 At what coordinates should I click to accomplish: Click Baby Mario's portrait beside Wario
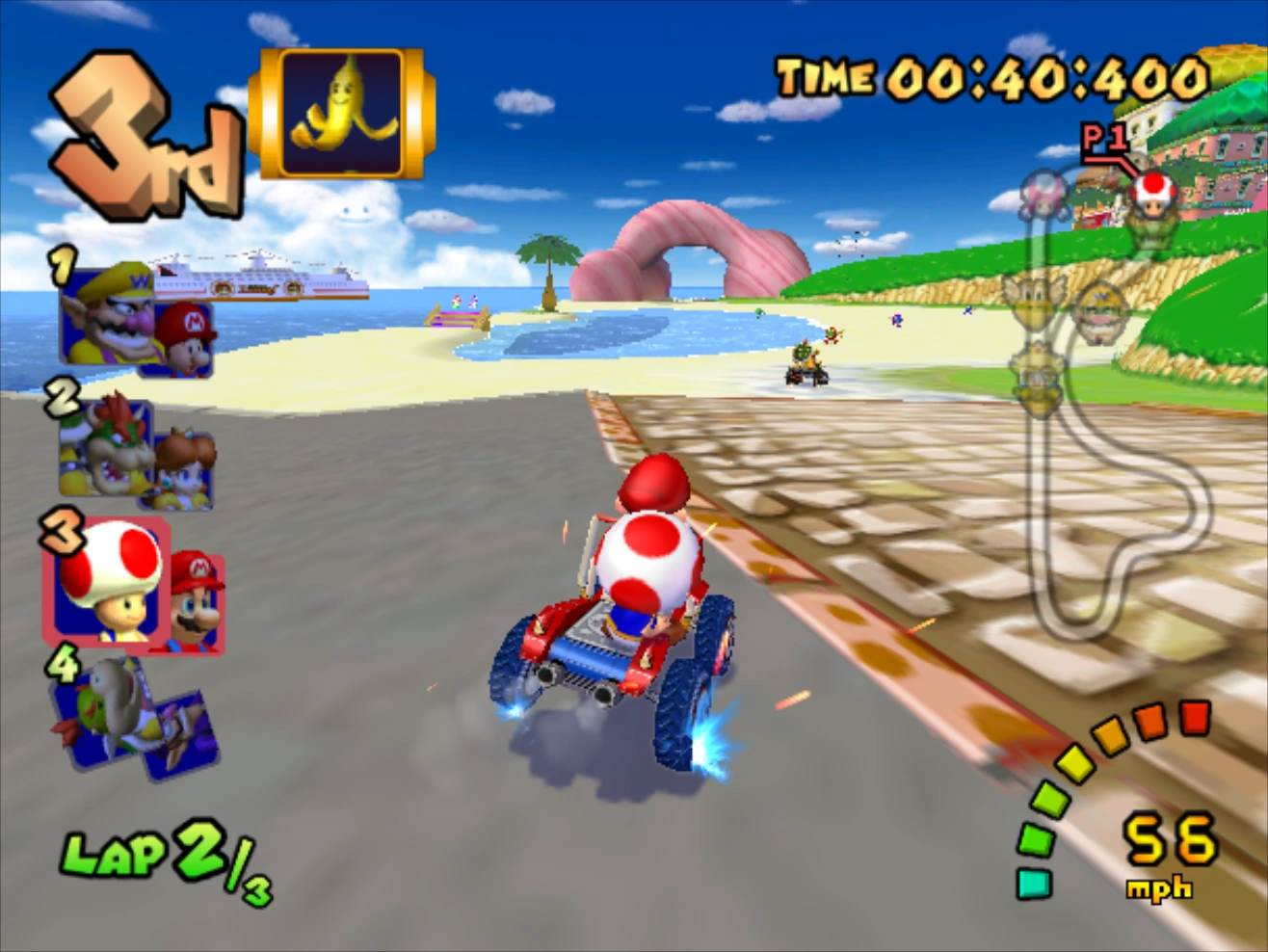186,342
